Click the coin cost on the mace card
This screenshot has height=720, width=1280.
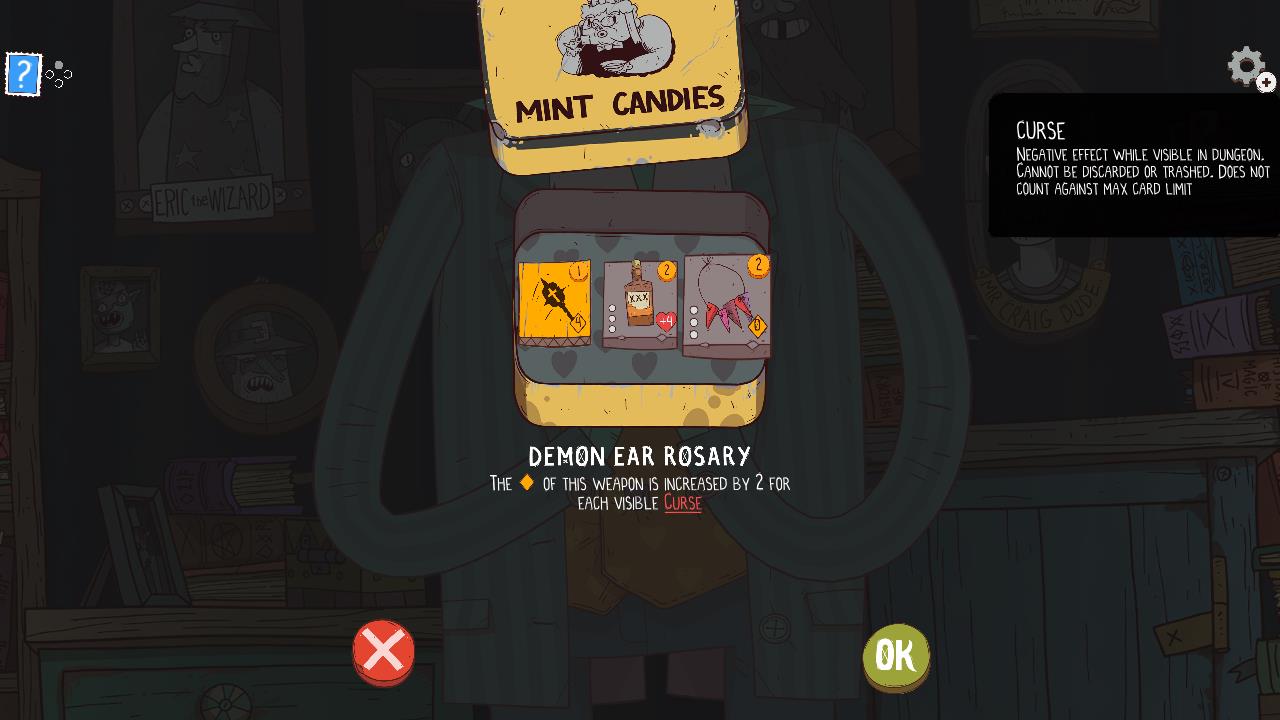(x=578, y=271)
